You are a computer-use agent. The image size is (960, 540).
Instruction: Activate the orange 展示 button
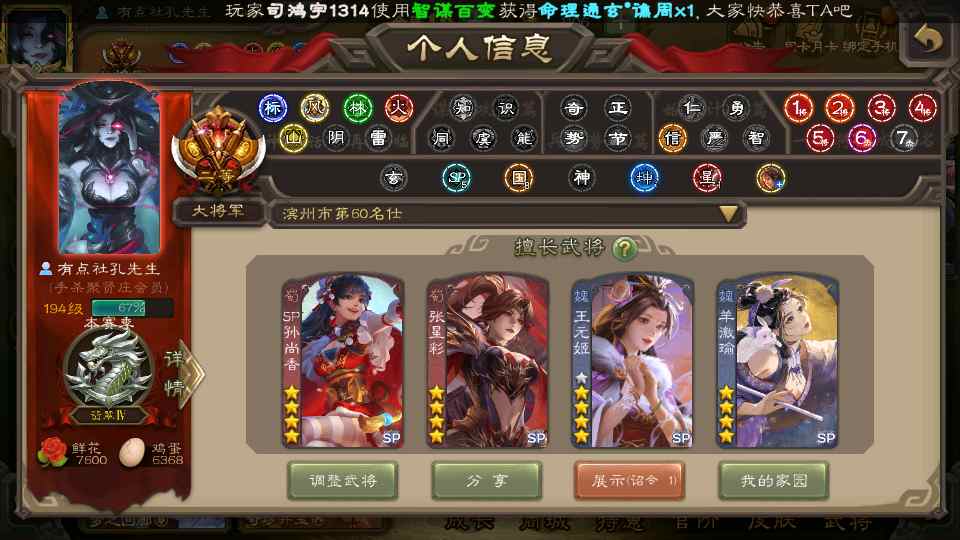click(629, 481)
